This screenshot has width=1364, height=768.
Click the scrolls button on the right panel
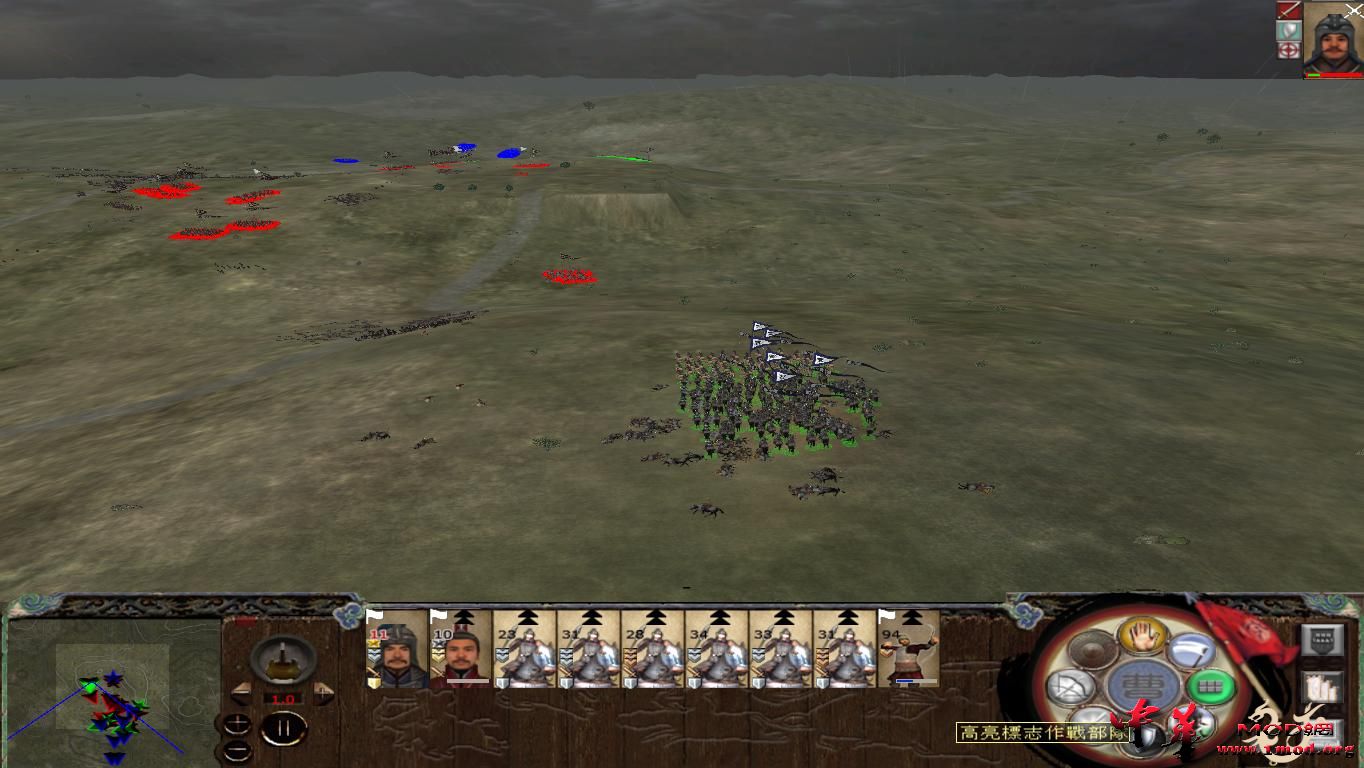[1320, 686]
